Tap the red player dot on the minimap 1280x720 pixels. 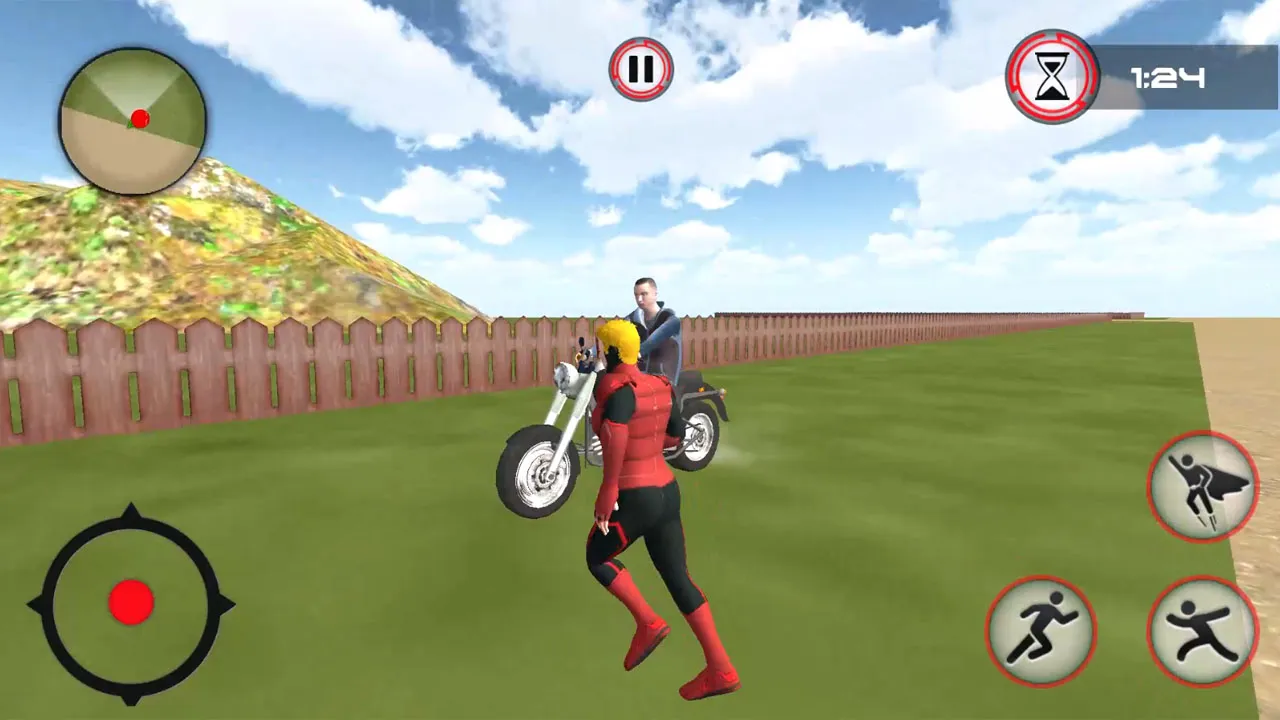point(139,118)
